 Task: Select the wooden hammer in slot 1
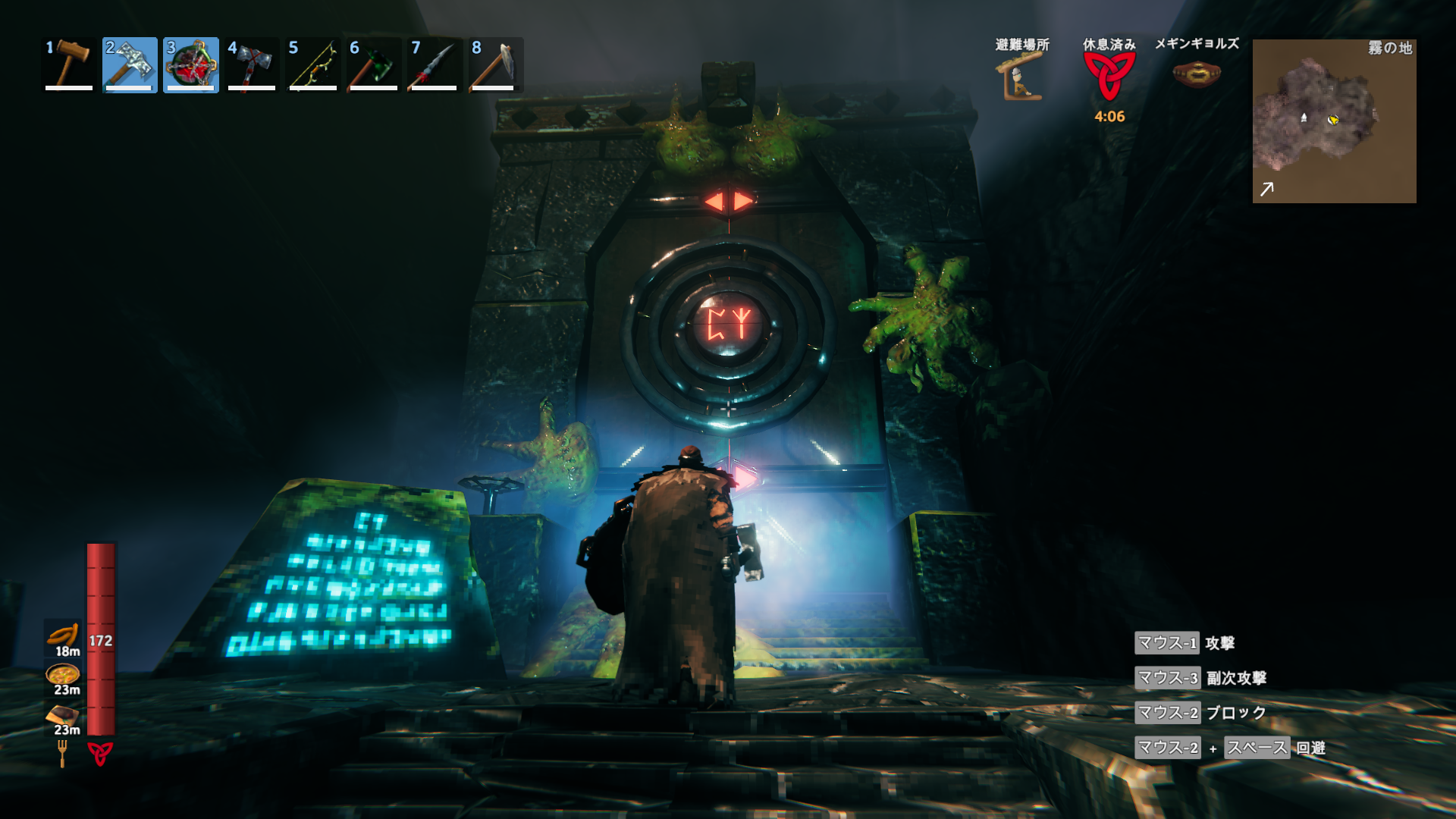68,64
